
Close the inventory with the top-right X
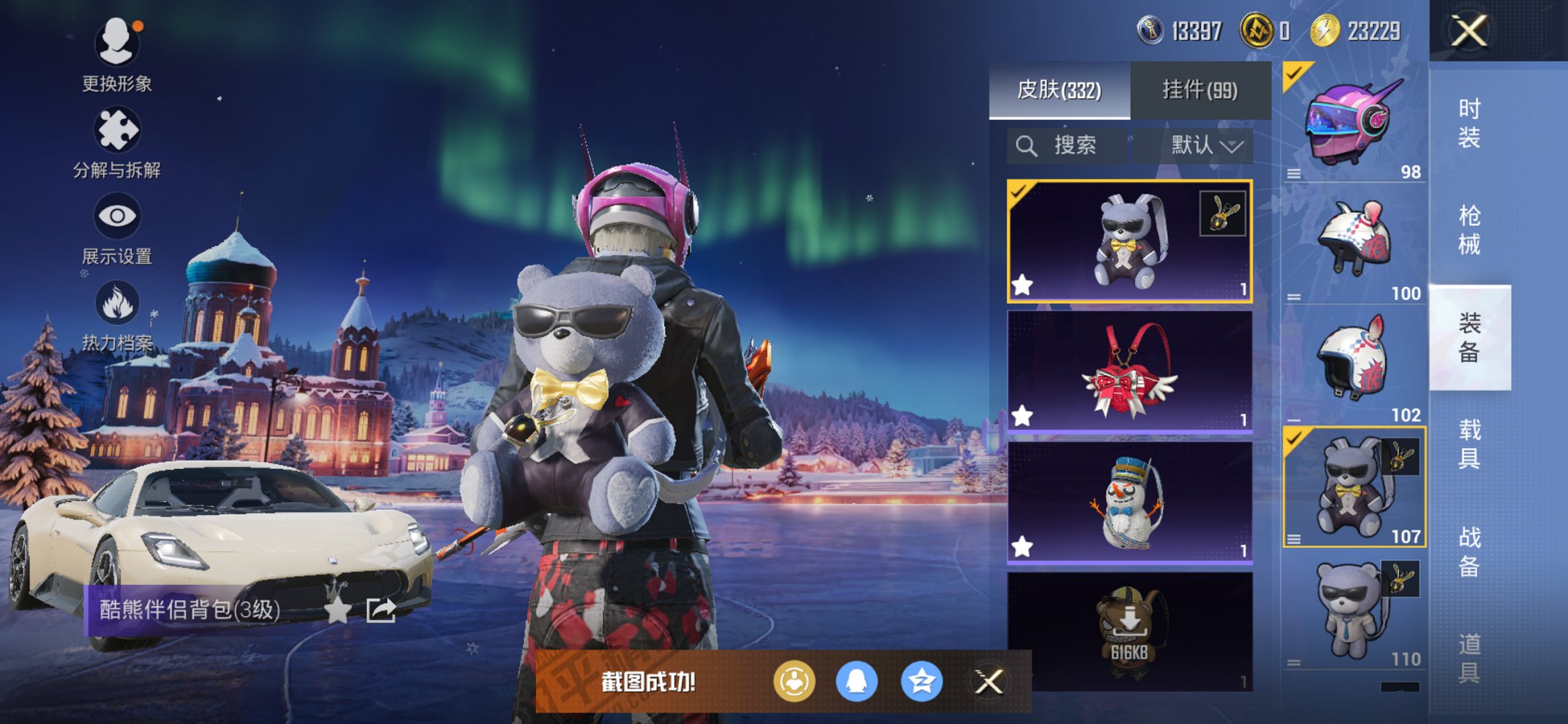click(1469, 31)
